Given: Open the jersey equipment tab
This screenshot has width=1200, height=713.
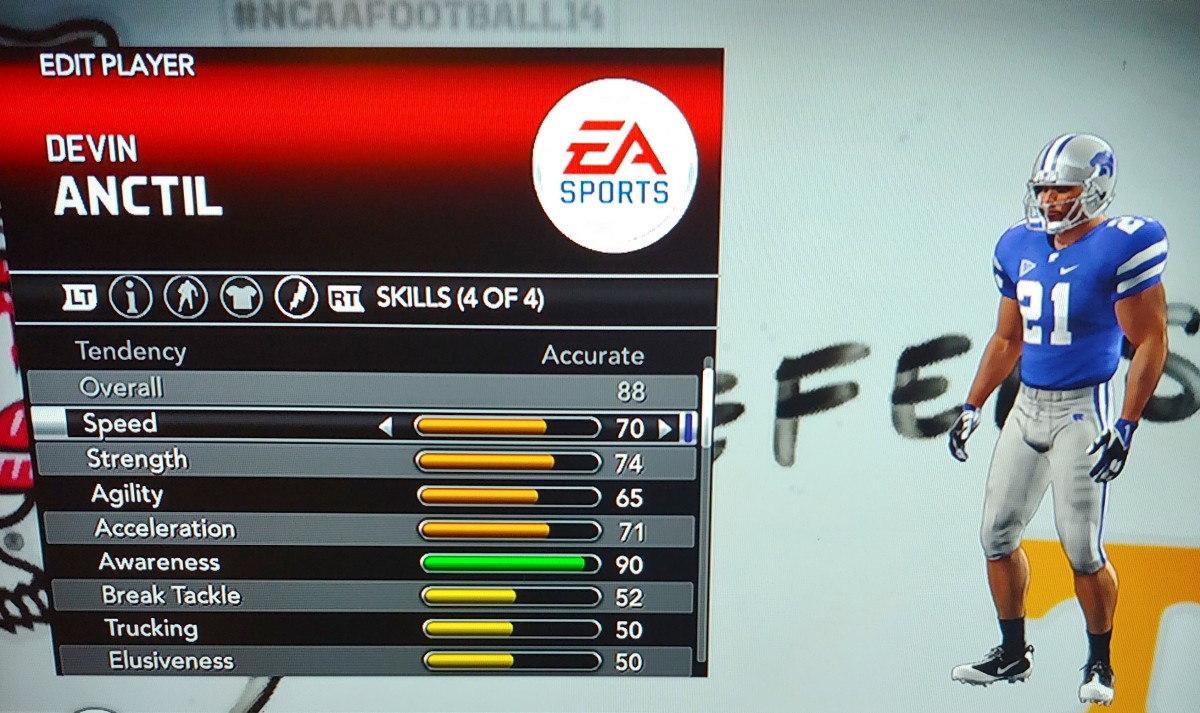Looking at the screenshot, I should pyautogui.click(x=241, y=297).
